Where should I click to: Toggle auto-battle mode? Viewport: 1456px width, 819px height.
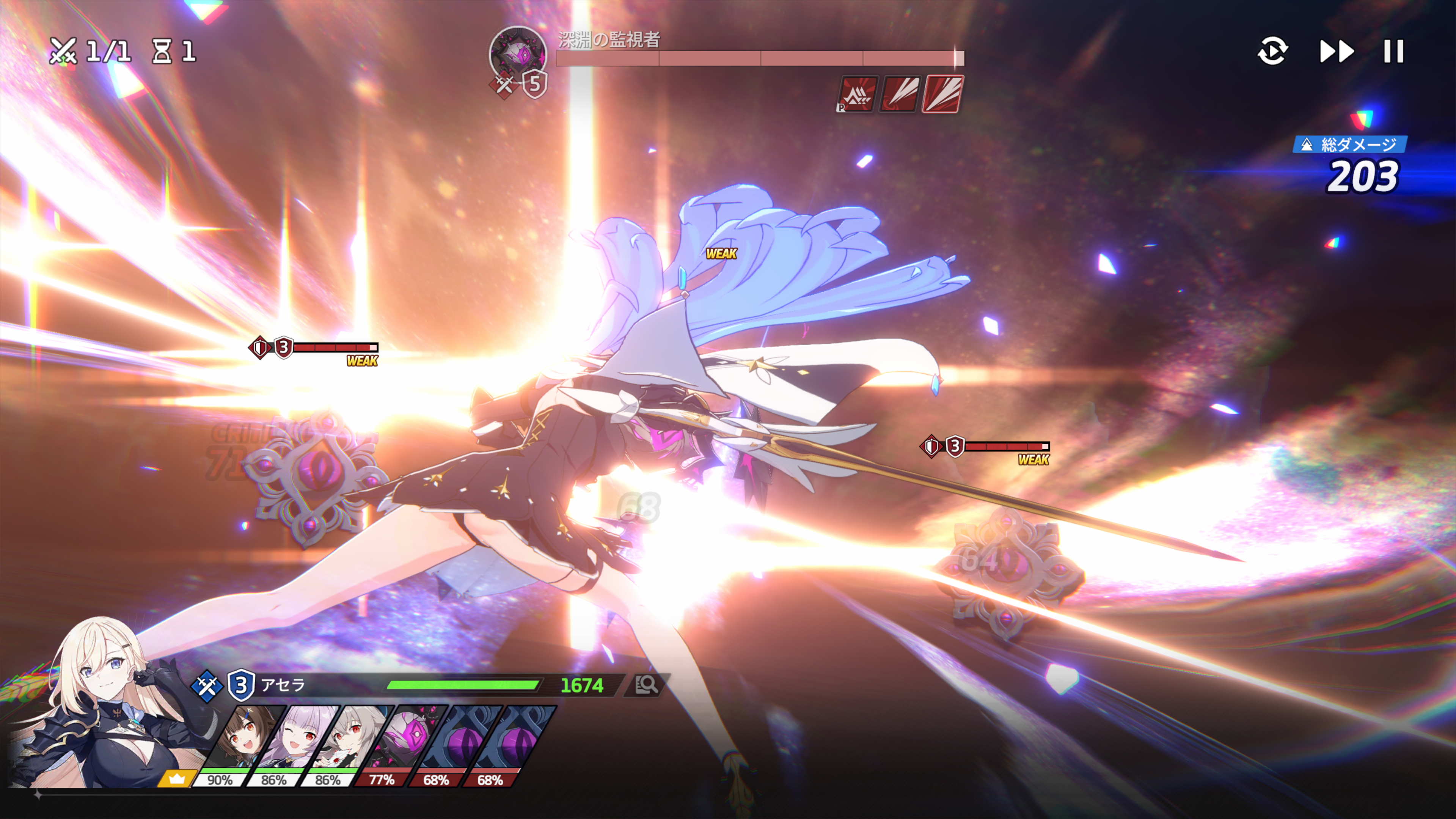1272,52
